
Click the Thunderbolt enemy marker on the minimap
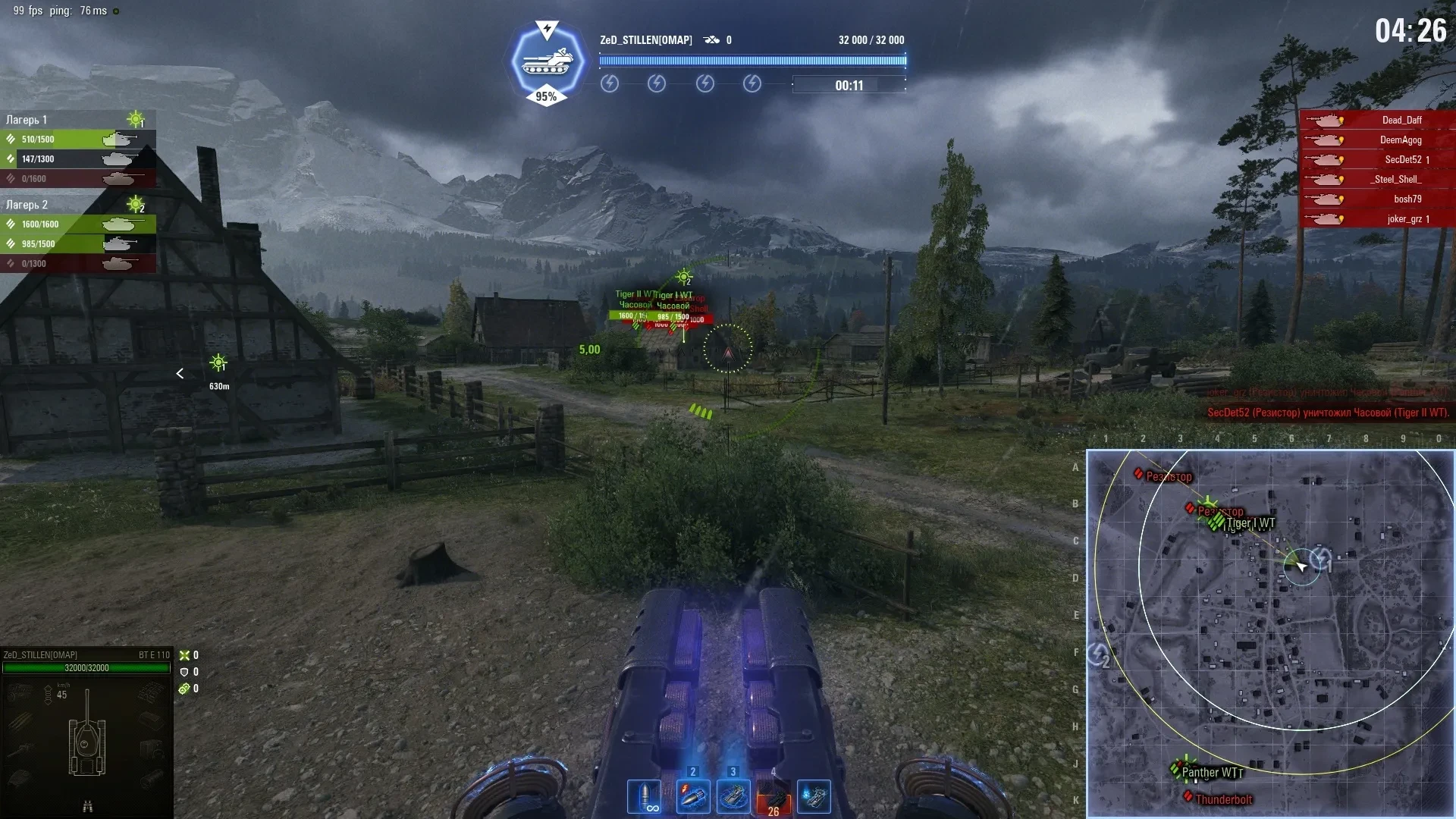(x=1222, y=799)
